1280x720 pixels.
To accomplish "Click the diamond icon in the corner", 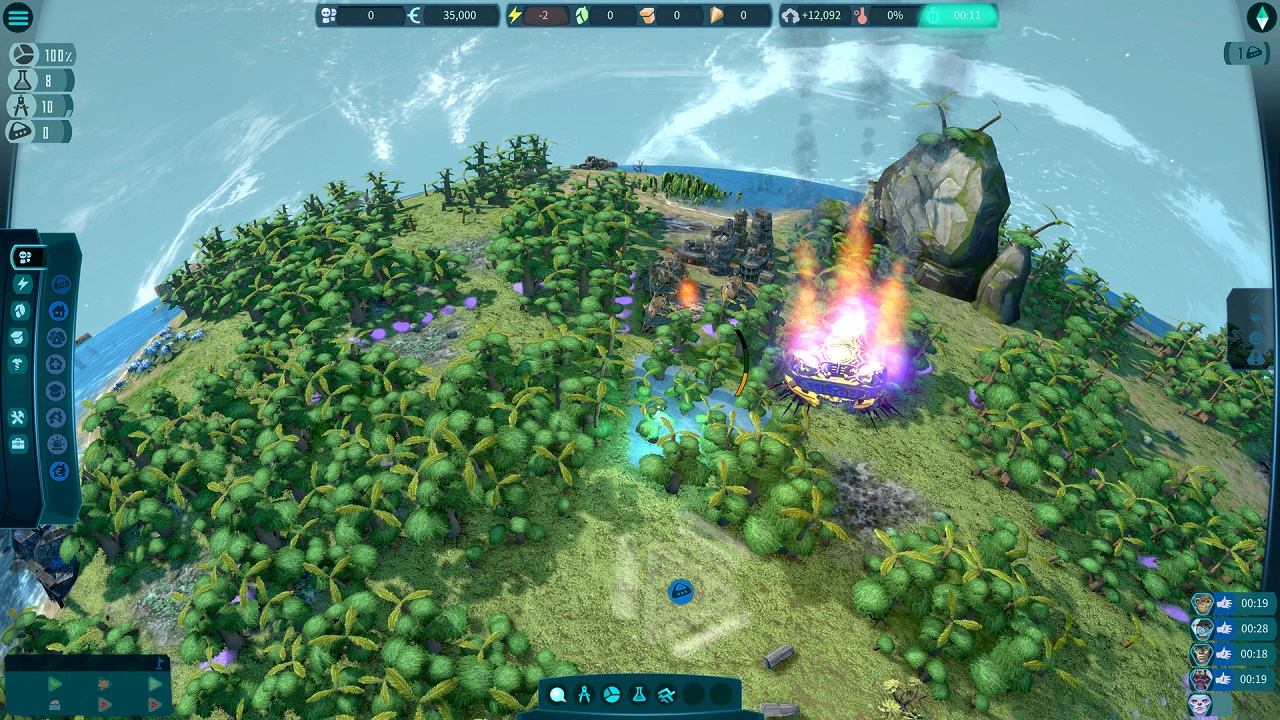I will (1261, 17).
